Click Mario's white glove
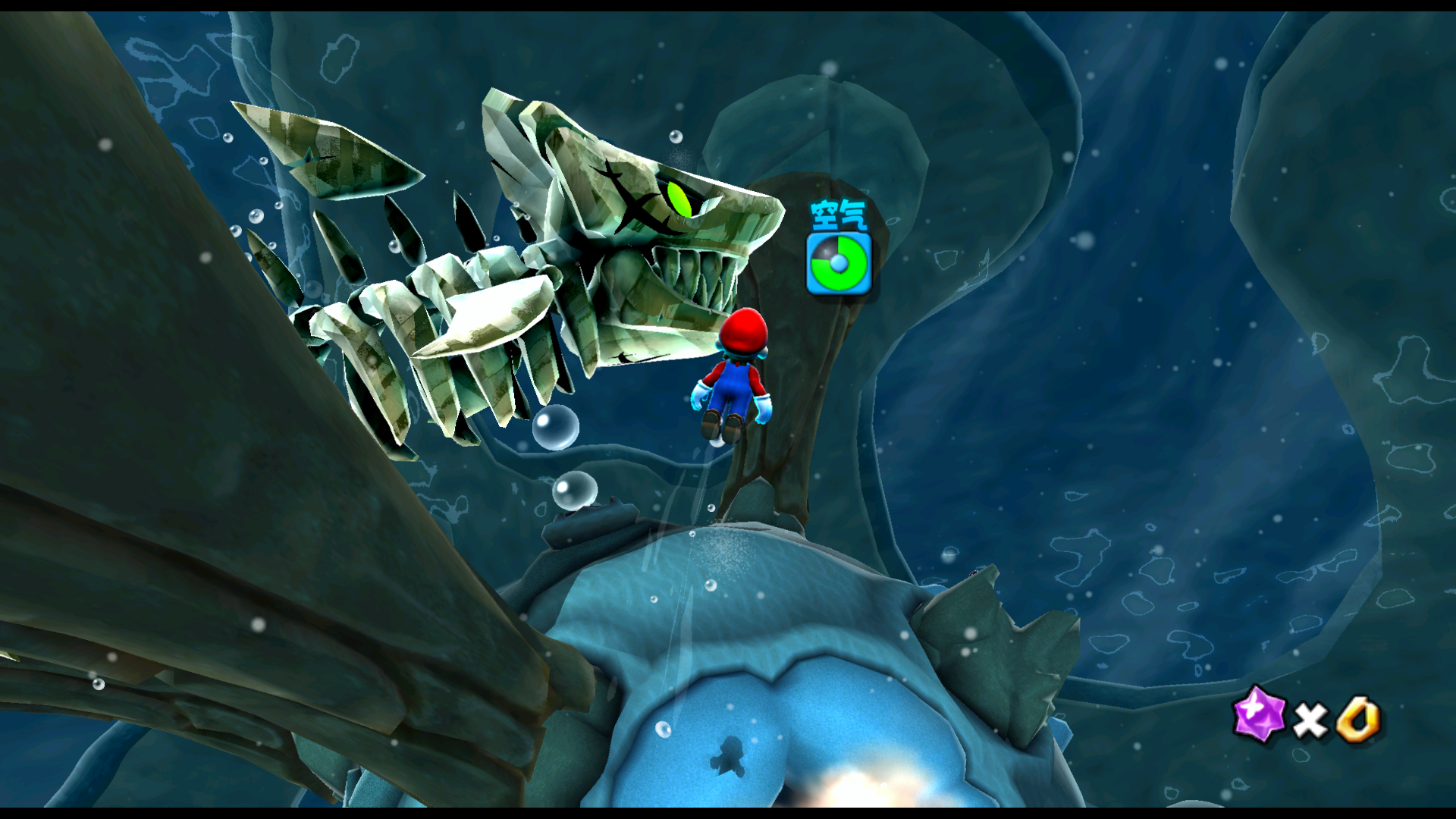Image resolution: width=1456 pixels, height=819 pixels. [x=700, y=396]
